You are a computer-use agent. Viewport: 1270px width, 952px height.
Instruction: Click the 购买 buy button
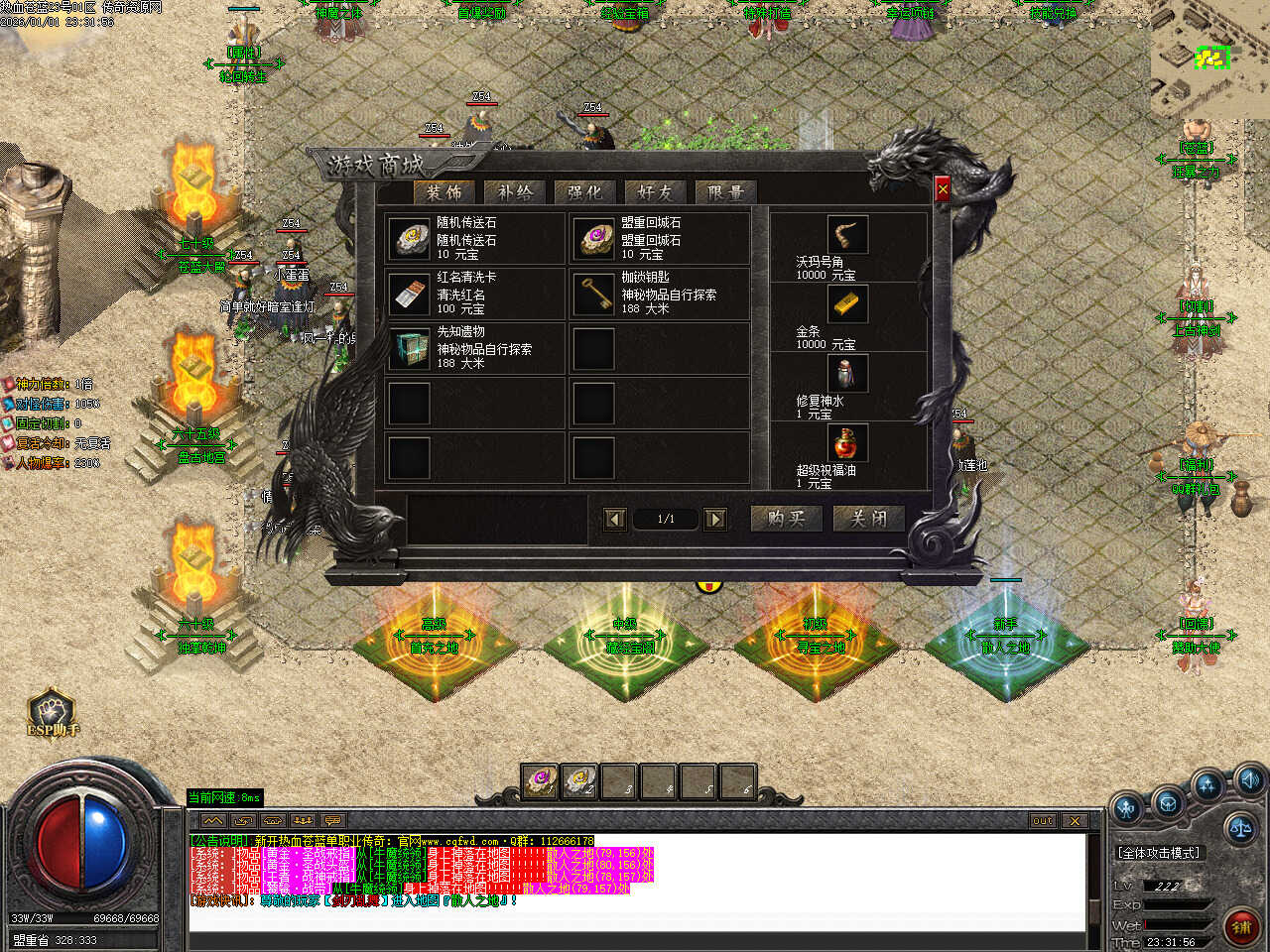[x=786, y=519]
